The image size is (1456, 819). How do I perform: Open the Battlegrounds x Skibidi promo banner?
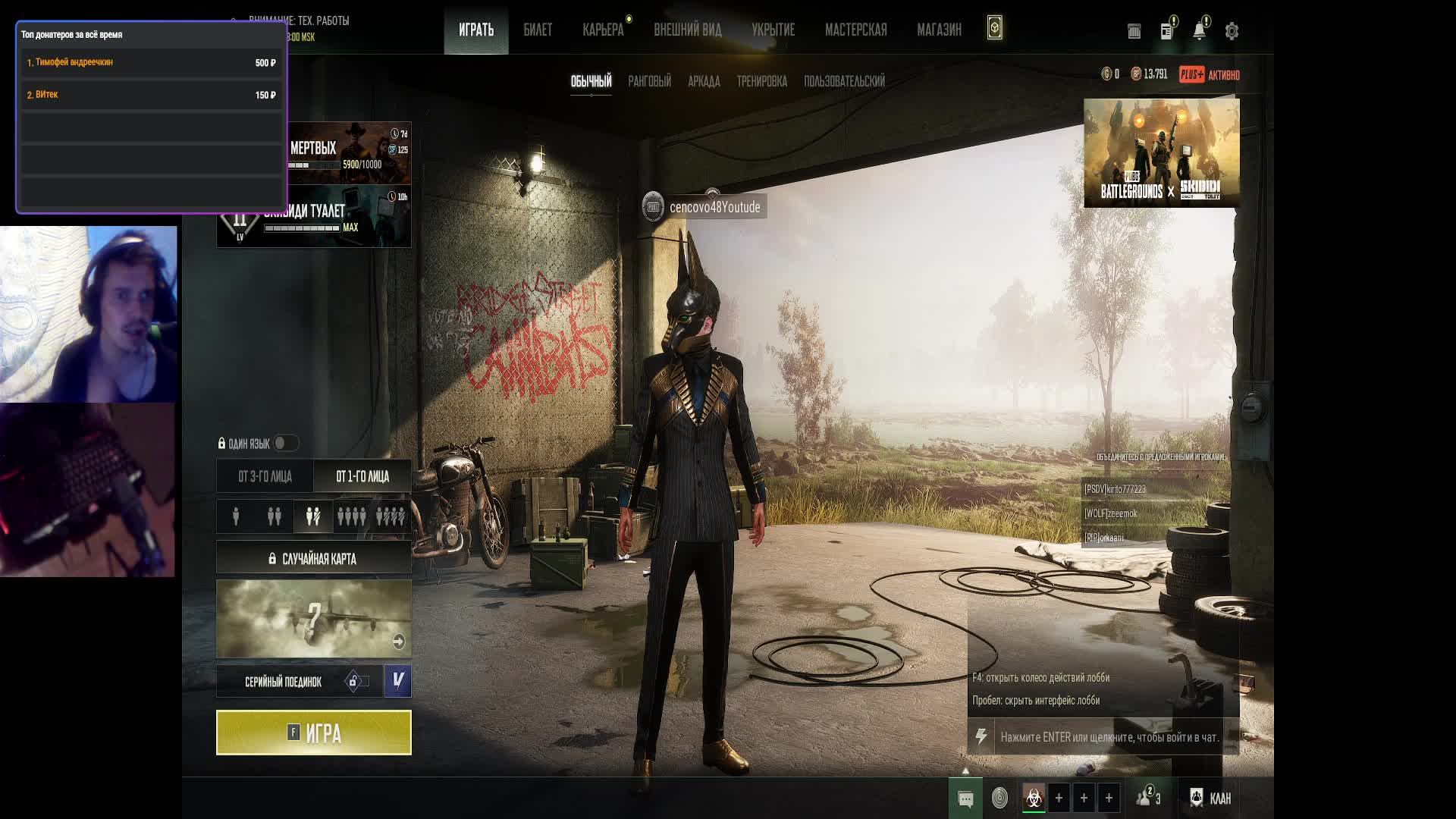tap(1161, 152)
